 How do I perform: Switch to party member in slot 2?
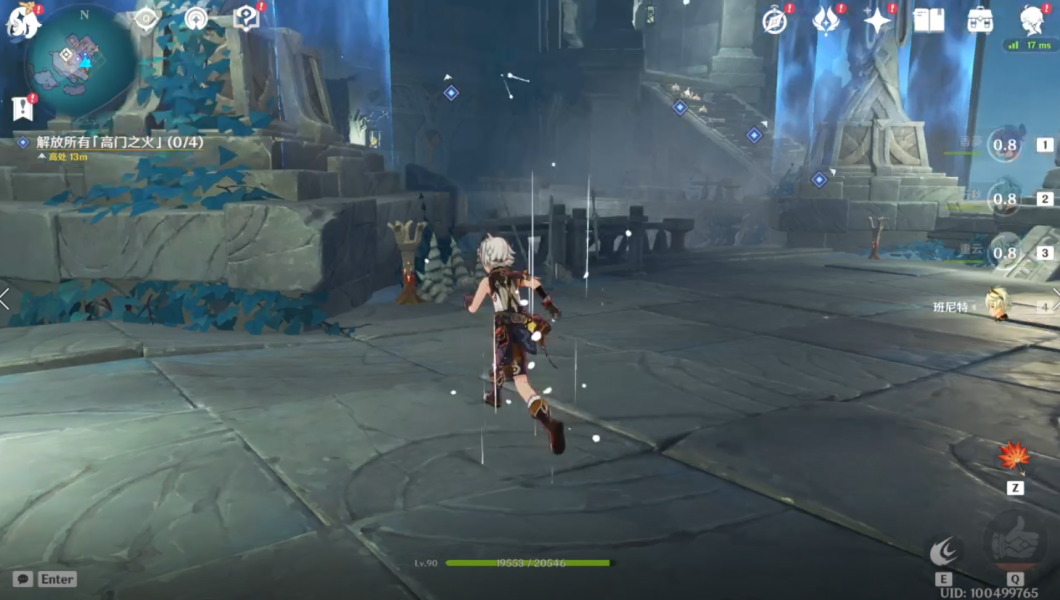[x=1005, y=199]
